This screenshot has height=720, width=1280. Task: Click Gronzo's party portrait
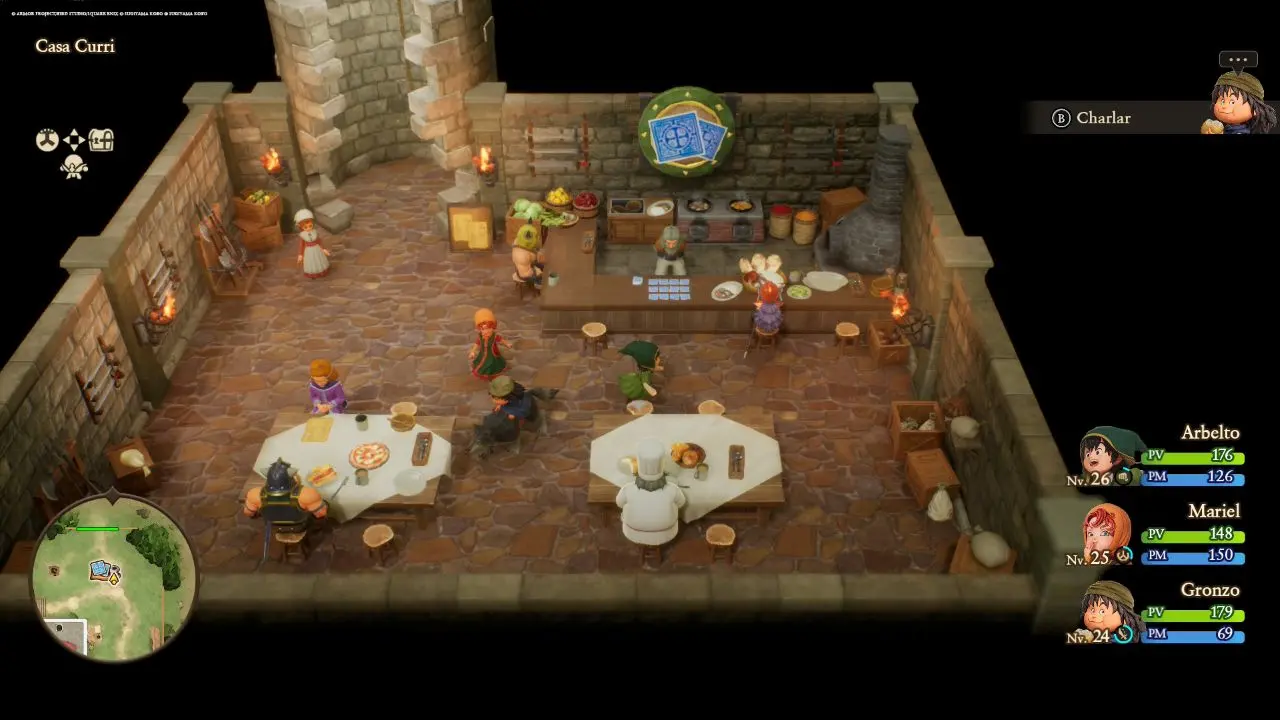tap(1110, 609)
